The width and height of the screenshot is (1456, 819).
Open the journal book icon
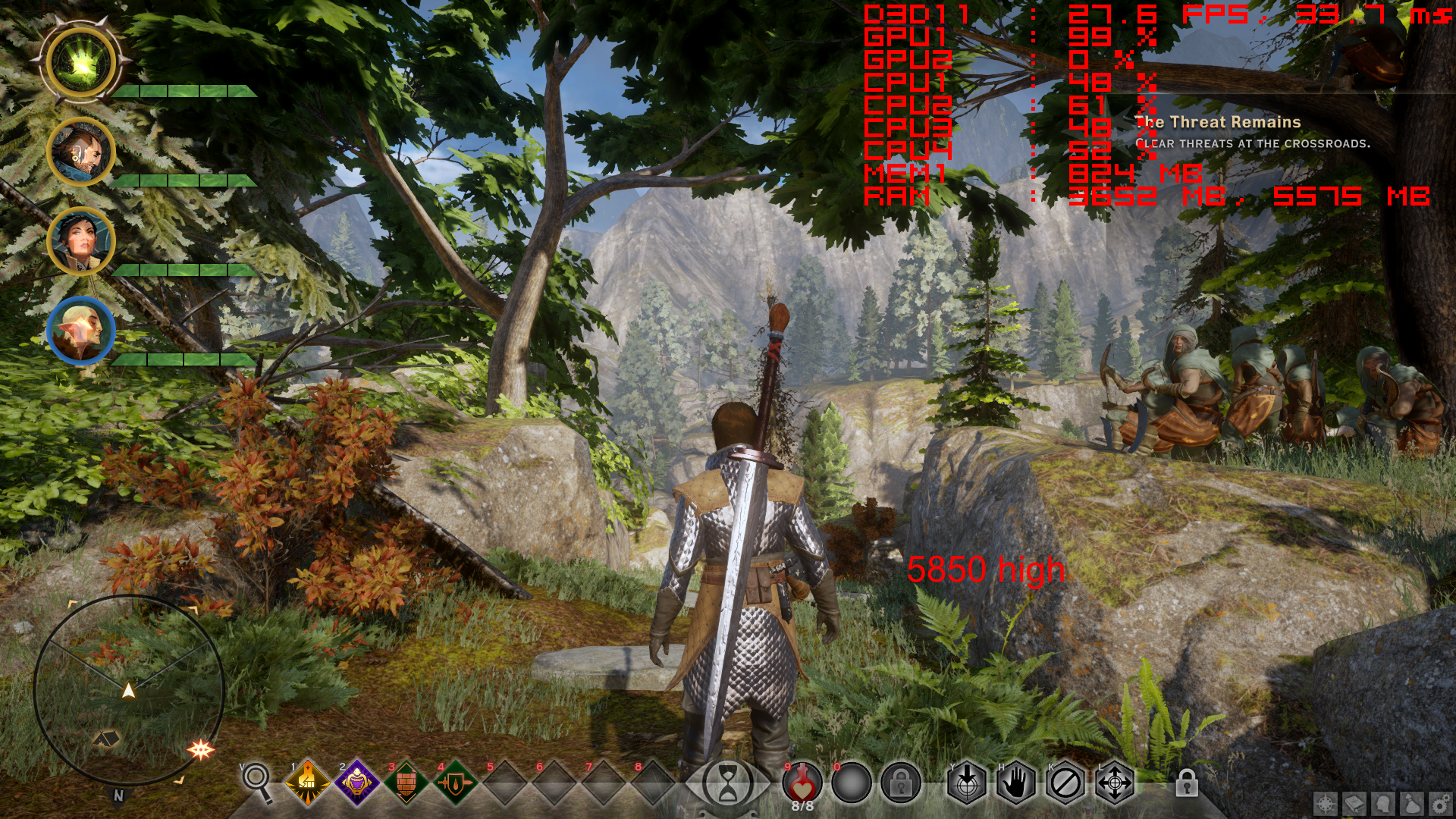[1355, 803]
